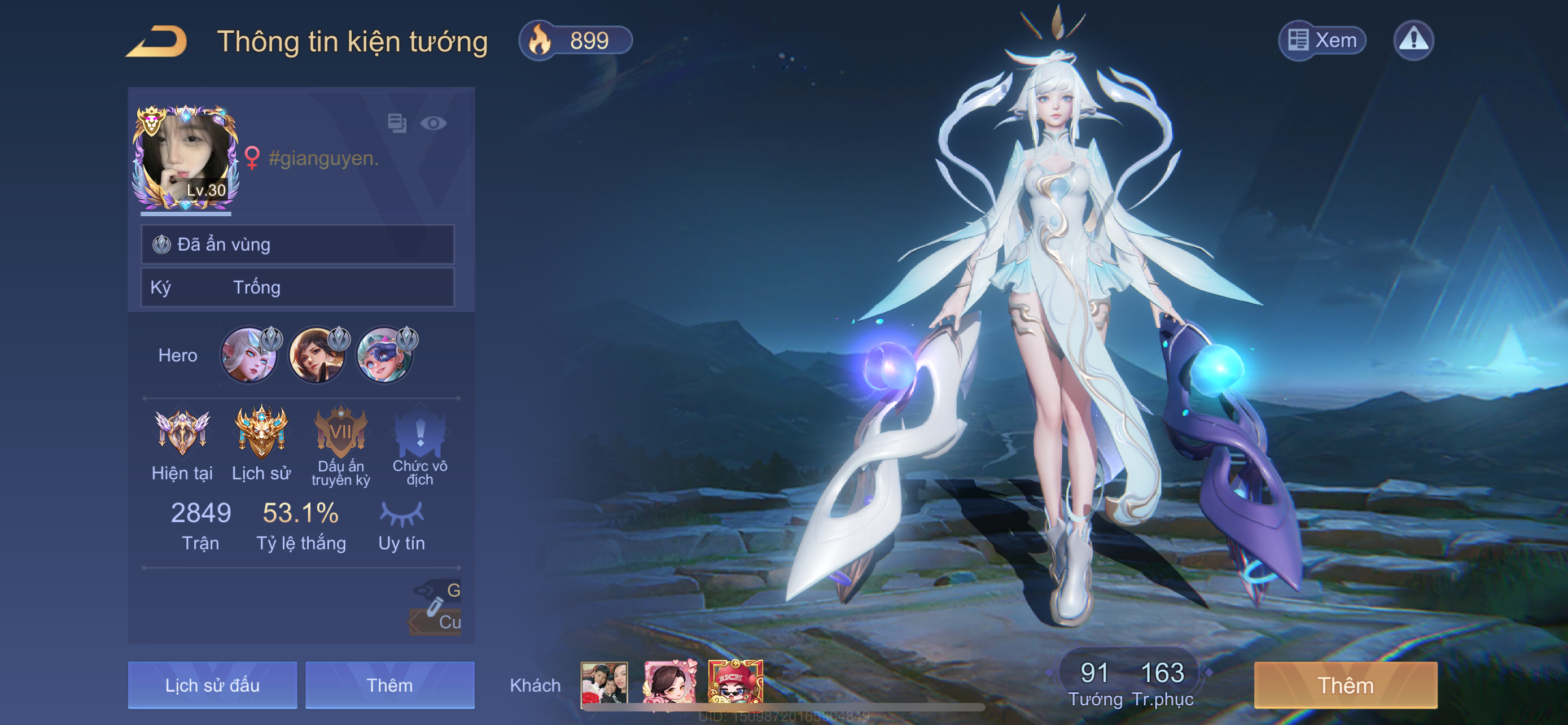1568x725 pixels.
Task: Open the RICH visitor avatar
Action: [x=735, y=683]
